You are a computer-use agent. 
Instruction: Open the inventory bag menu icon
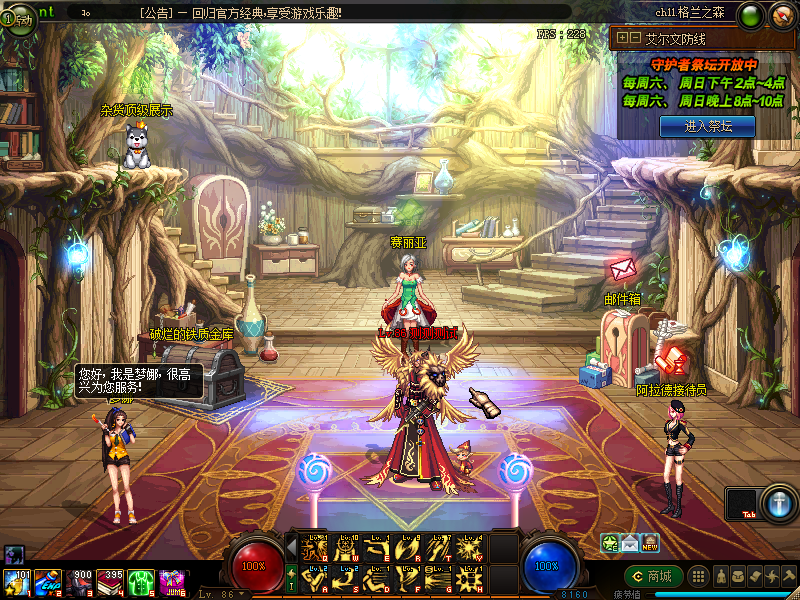point(738,576)
